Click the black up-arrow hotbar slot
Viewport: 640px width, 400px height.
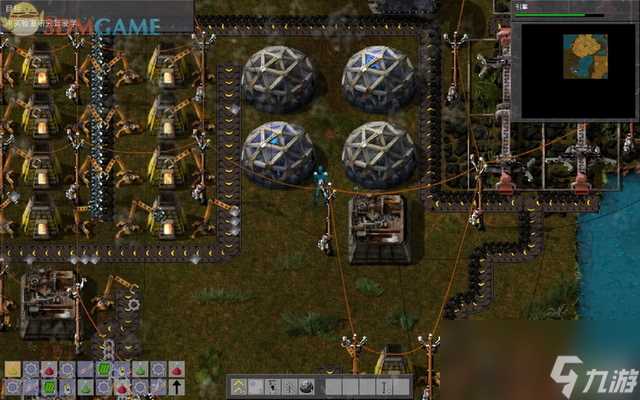[175, 387]
